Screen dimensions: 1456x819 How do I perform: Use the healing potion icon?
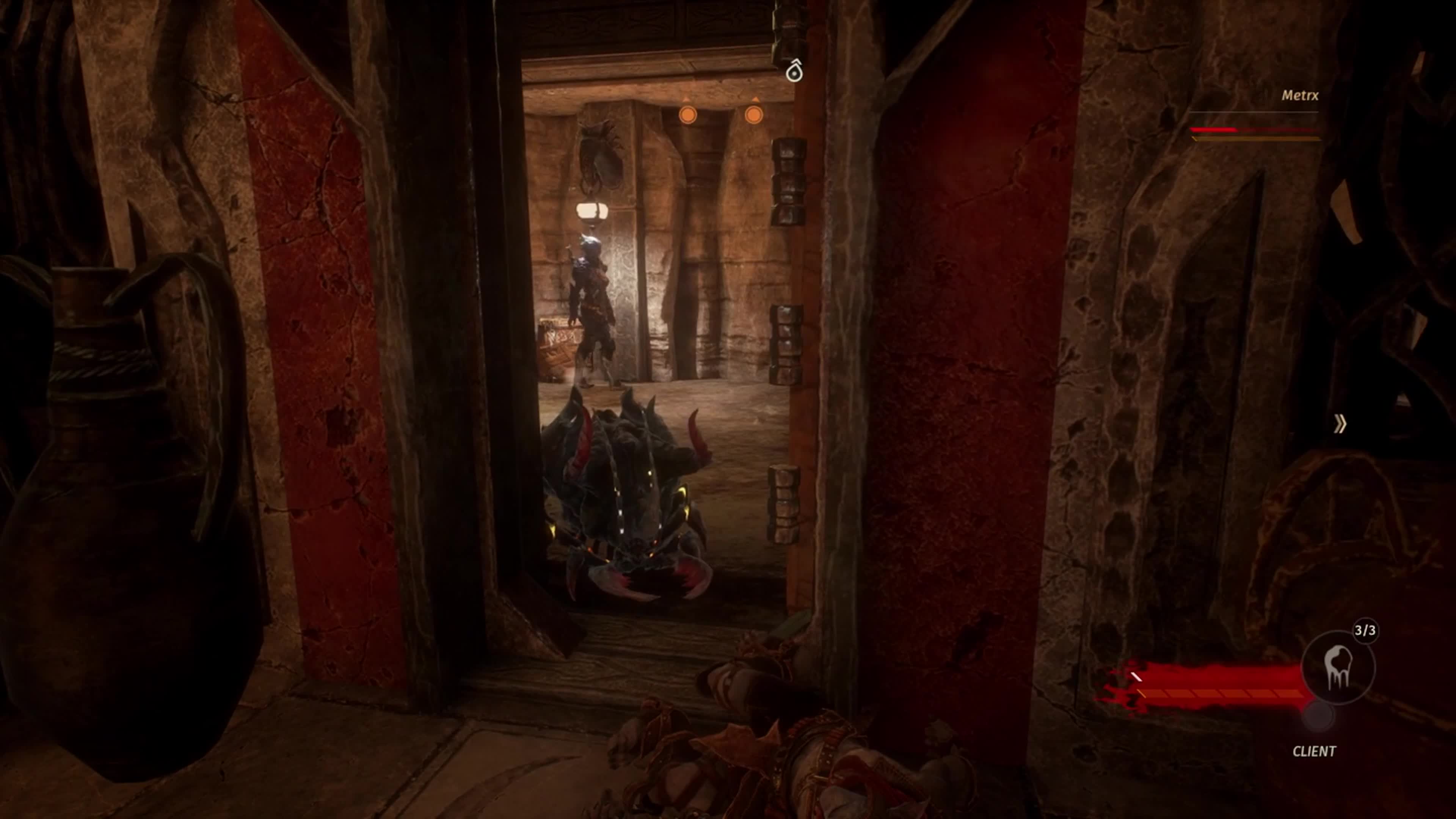pyautogui.click(x=1337, y=667)
